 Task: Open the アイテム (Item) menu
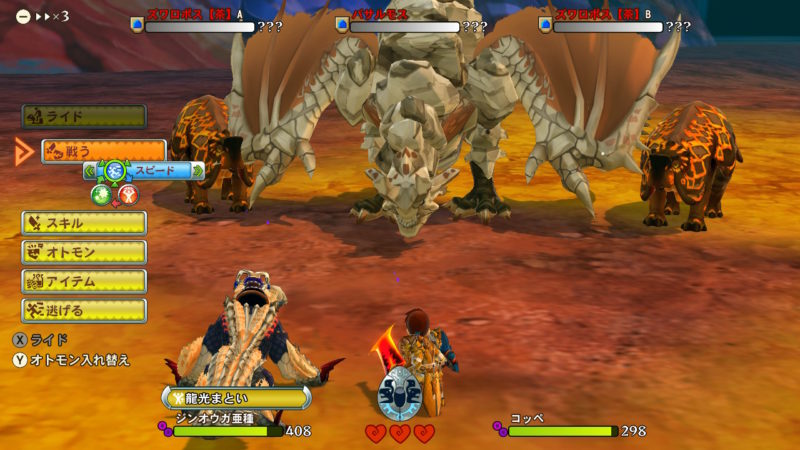[x=84, y=281]
